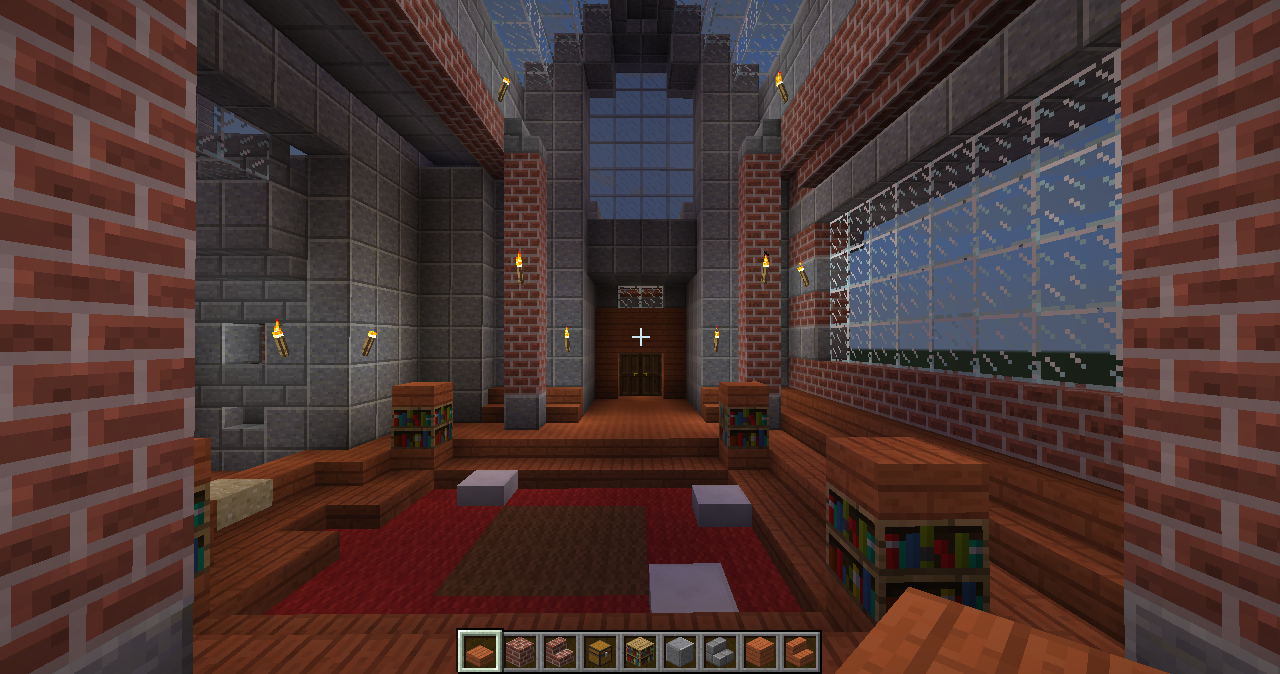The height and width of the screenshot is (674, 1280).
Task: Pick the bookshelf hotbar slot
Action: click(639, 652)
